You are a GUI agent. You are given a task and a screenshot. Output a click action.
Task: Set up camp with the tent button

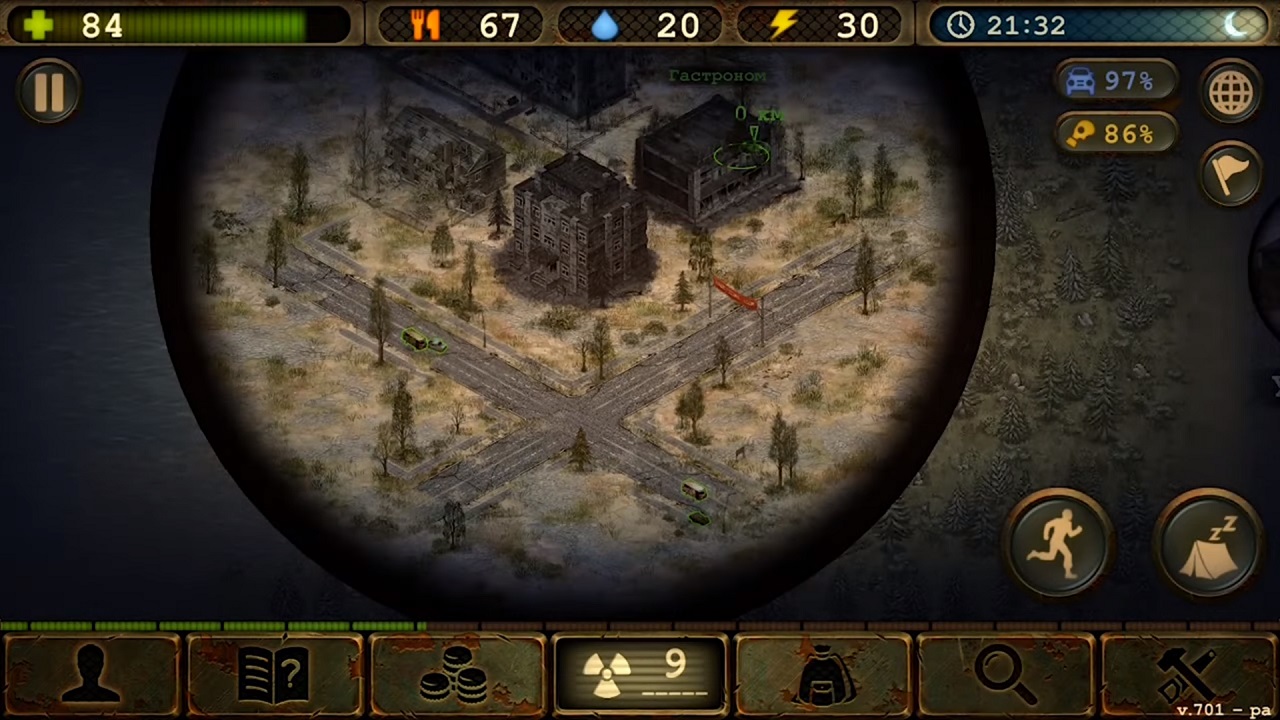point(1208,544)
